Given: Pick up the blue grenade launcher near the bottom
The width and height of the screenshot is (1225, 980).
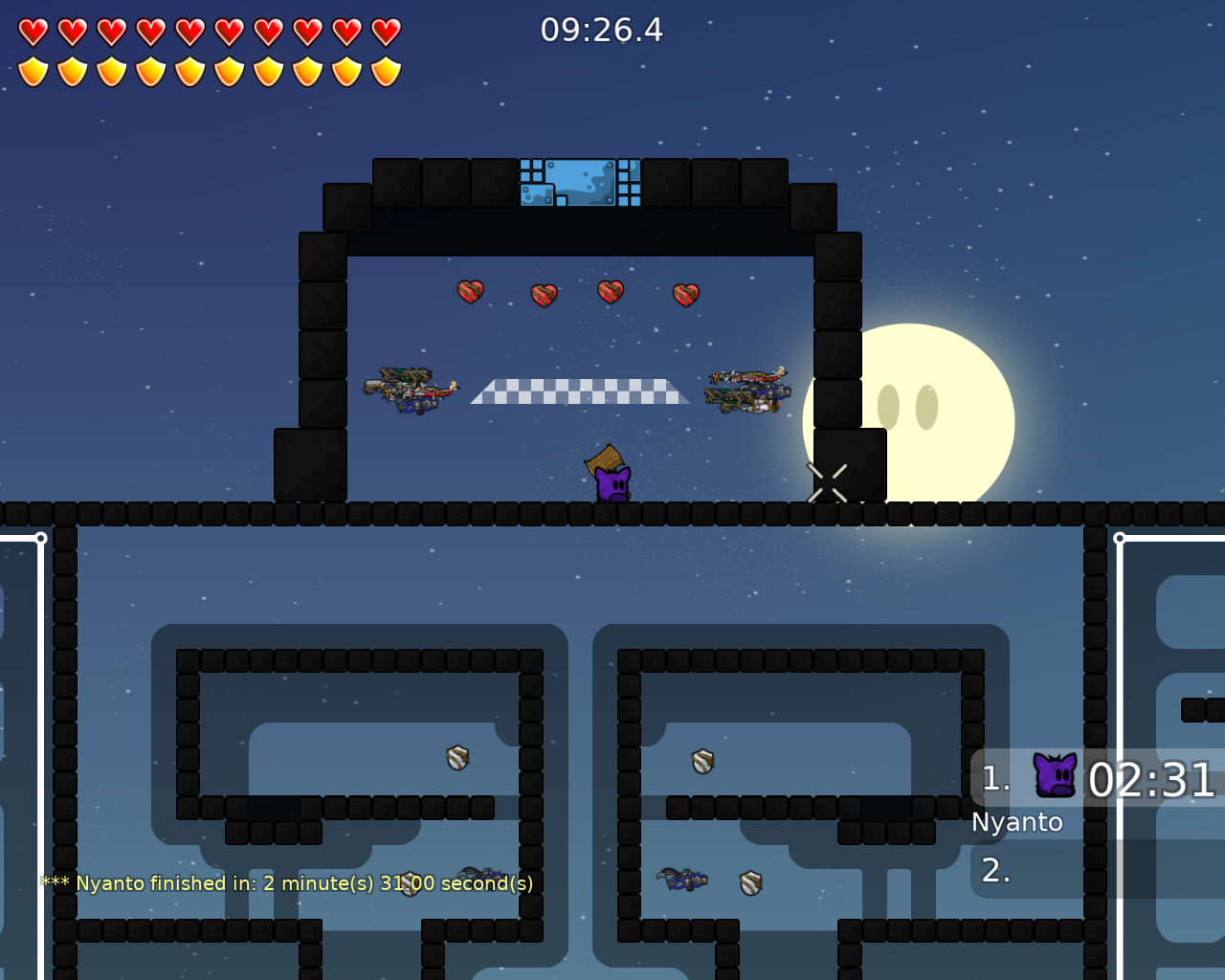Looking at the screenshot, I should [681, 880].
